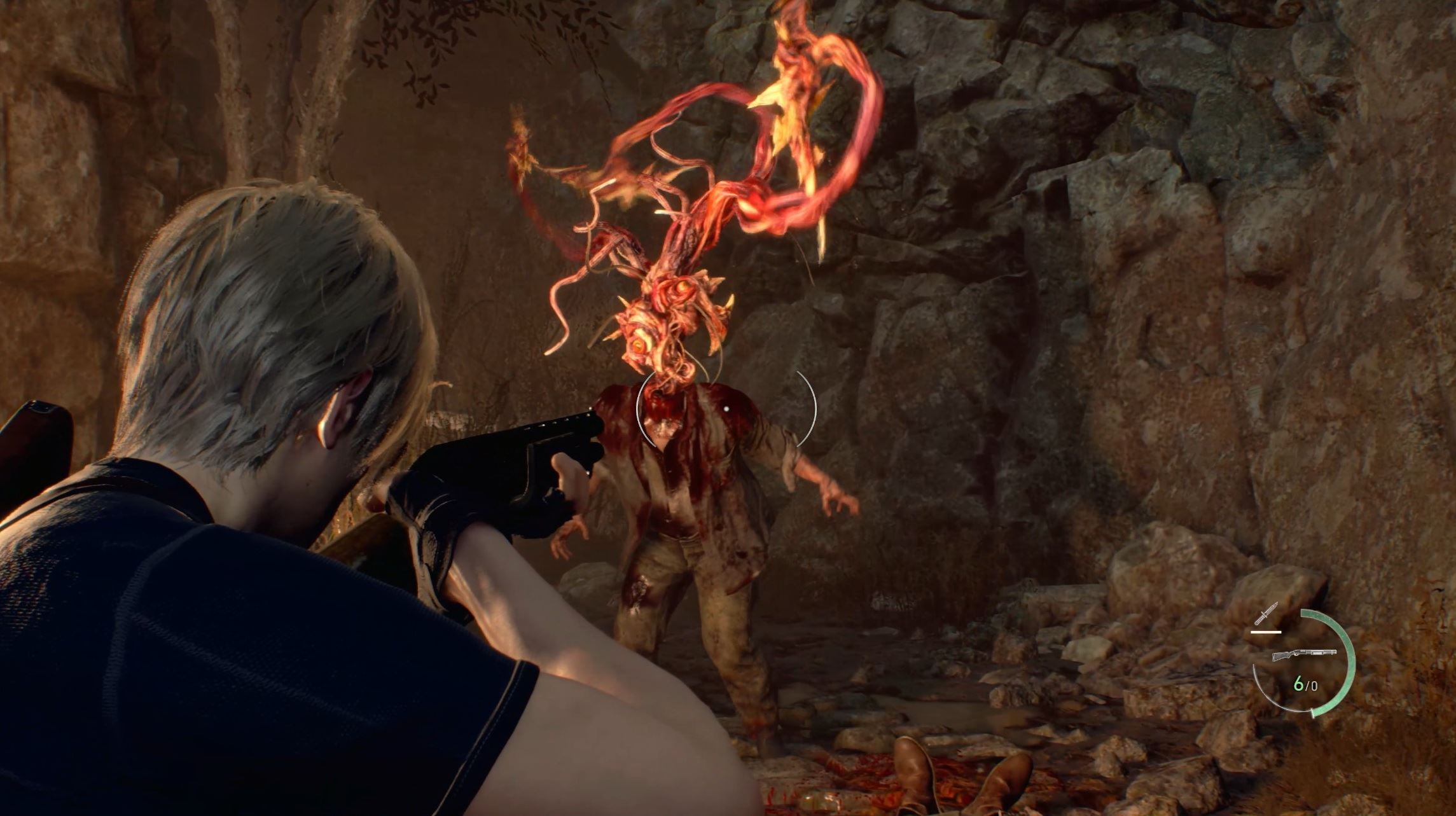Click the equipped shotgun icon
The width and height of the screenshot is (1456, 816).
(1303, 654)
